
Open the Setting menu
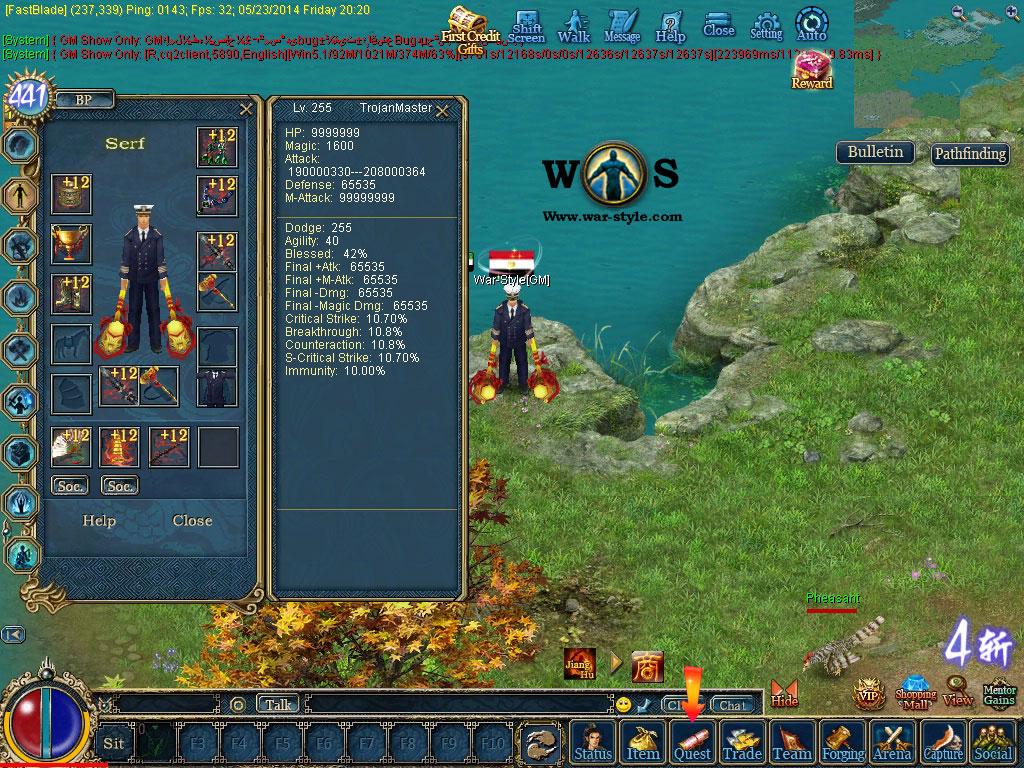(766, 26)
